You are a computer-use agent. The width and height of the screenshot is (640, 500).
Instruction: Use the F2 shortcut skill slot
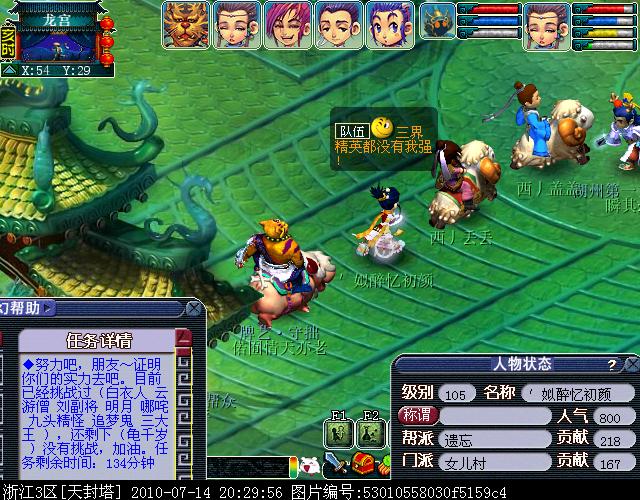369,432
